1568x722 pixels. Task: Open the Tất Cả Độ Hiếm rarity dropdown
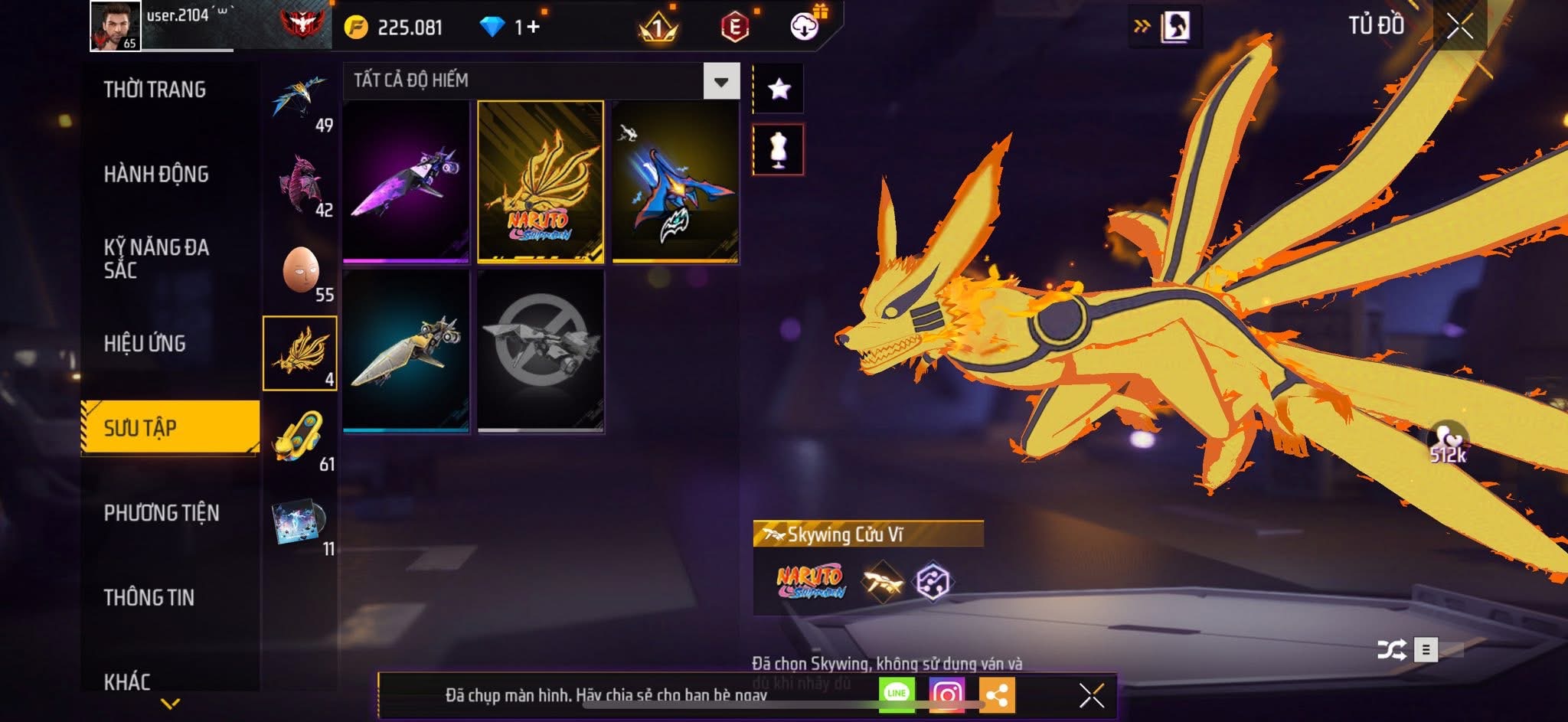coord(720,81)
